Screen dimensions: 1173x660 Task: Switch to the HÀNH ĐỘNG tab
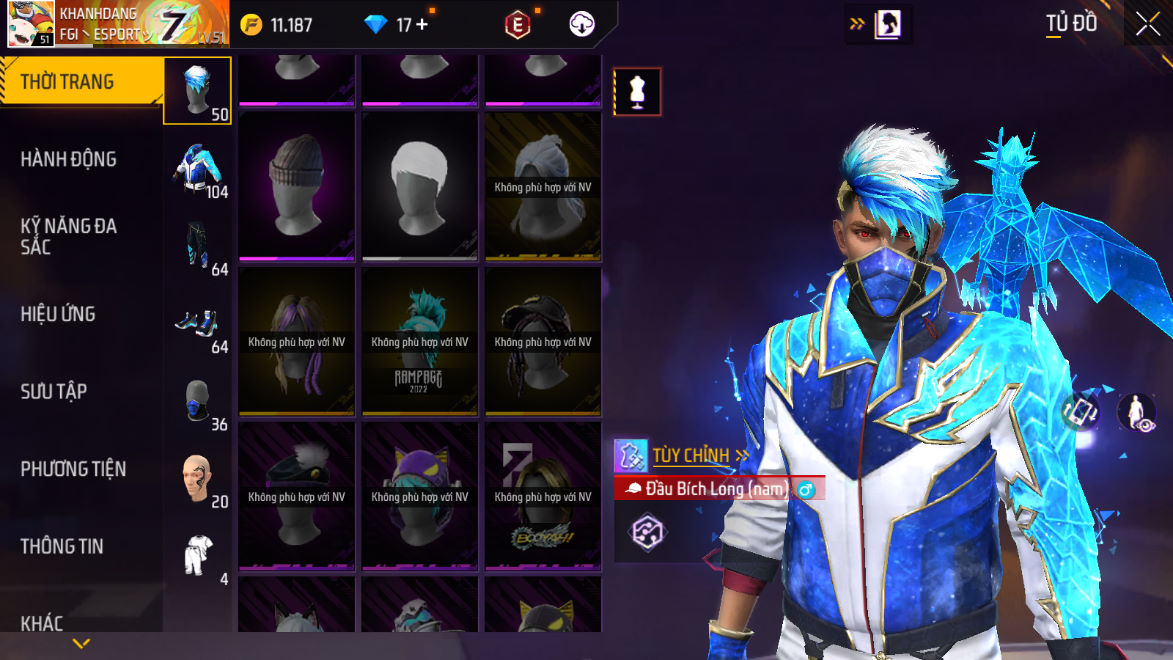coord(68,159)
